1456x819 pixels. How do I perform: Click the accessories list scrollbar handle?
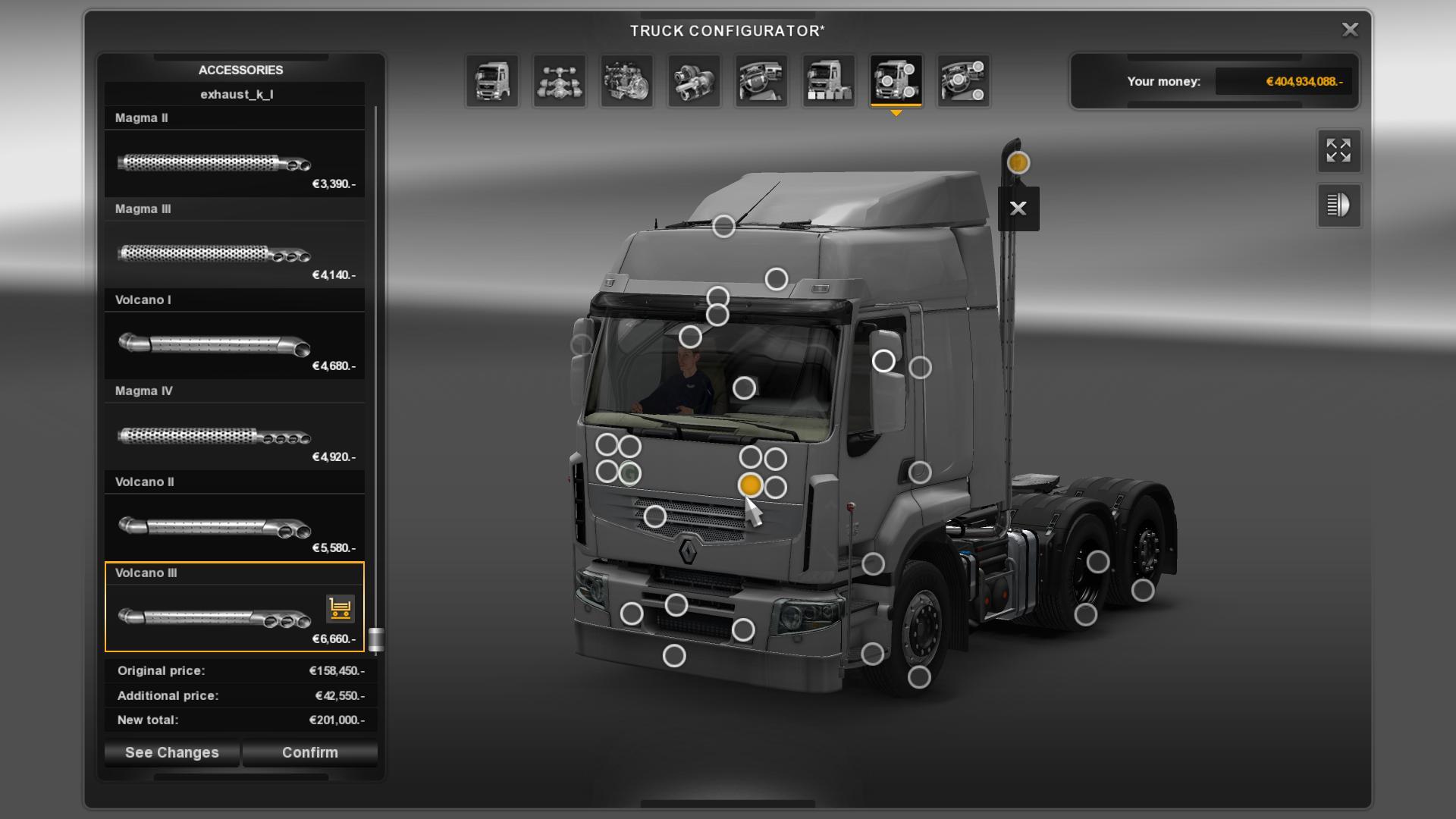tap(376, 639)
